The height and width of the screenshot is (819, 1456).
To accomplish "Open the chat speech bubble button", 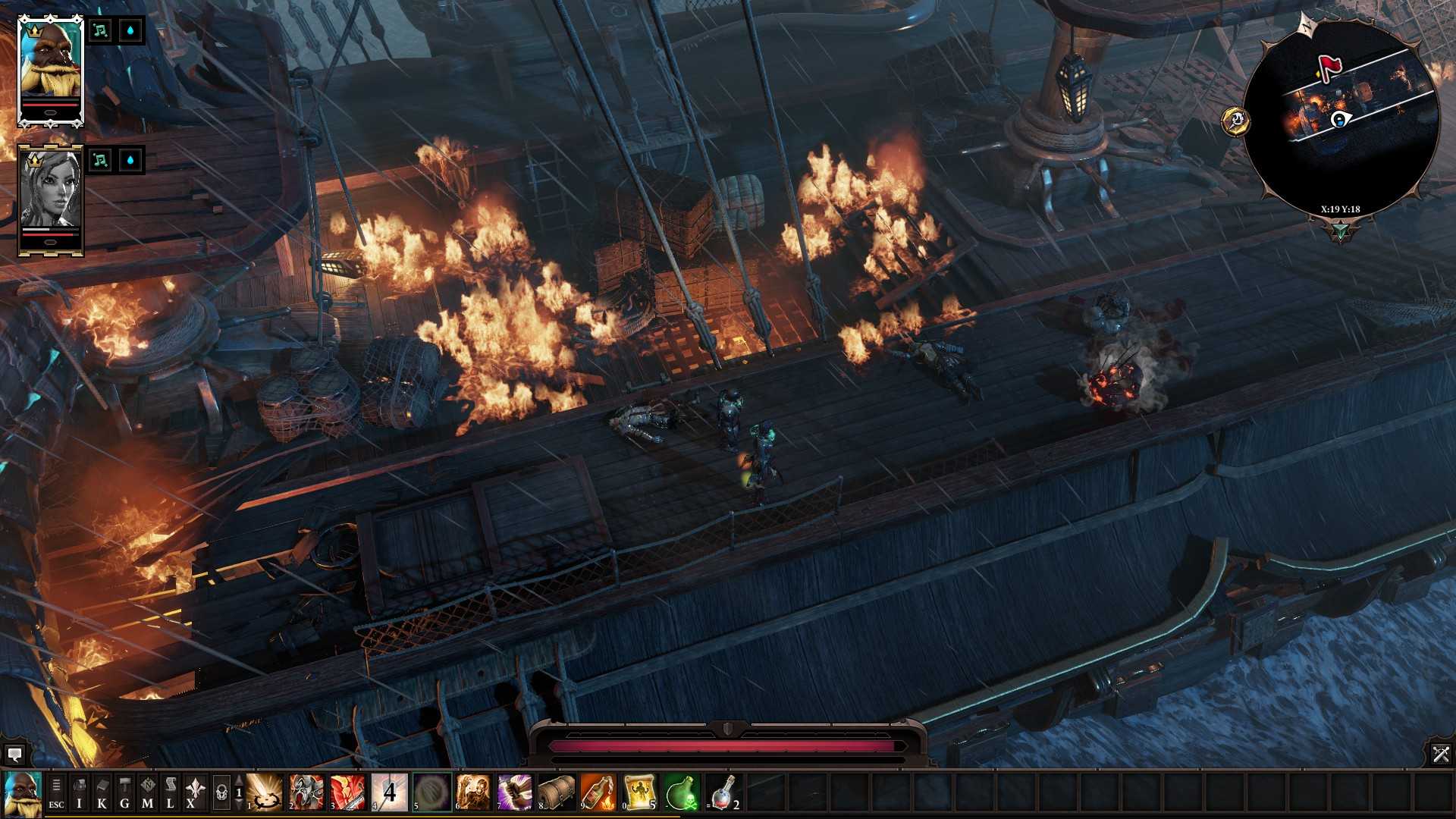I will tap(14, 755).
